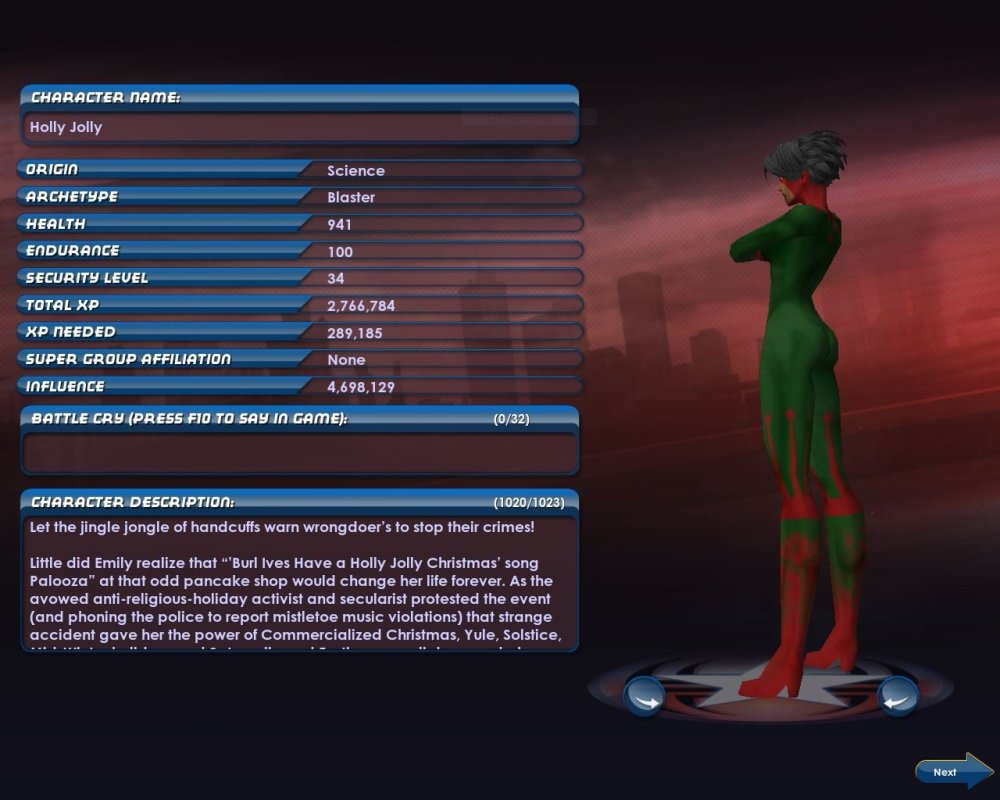Rotate character with the right round arrow button
This screenshot has width=1000, height=800.
(897, 696)
